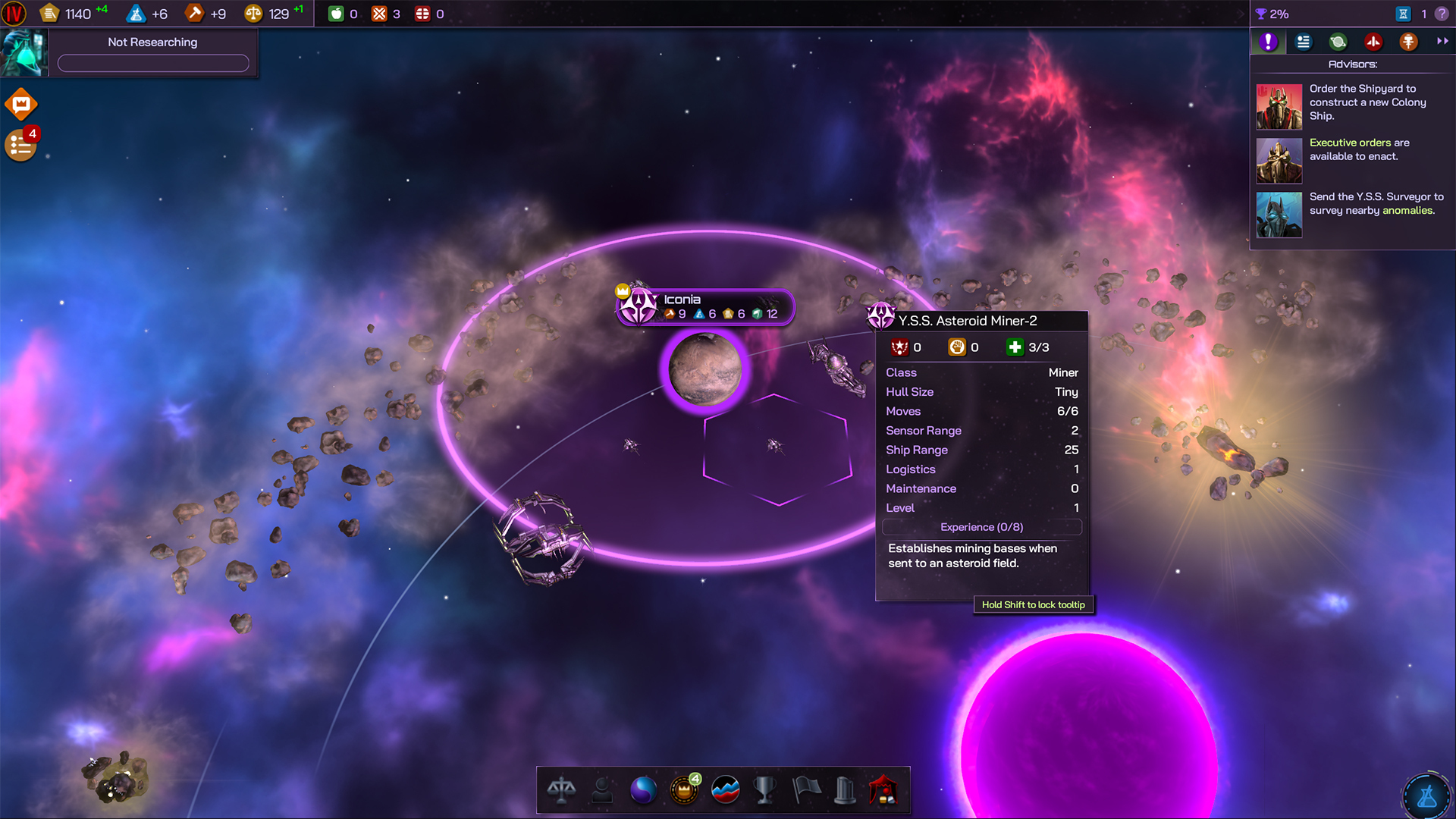
Task: Select the purple exclamation advisors tab
Action: [1268, 42]
